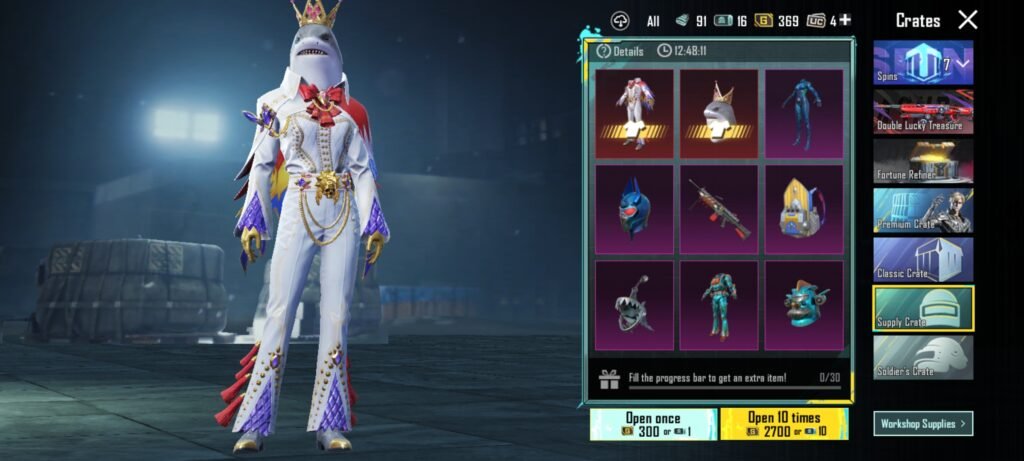
Task: Open the Spins crate tab
Action: [922, 63]
